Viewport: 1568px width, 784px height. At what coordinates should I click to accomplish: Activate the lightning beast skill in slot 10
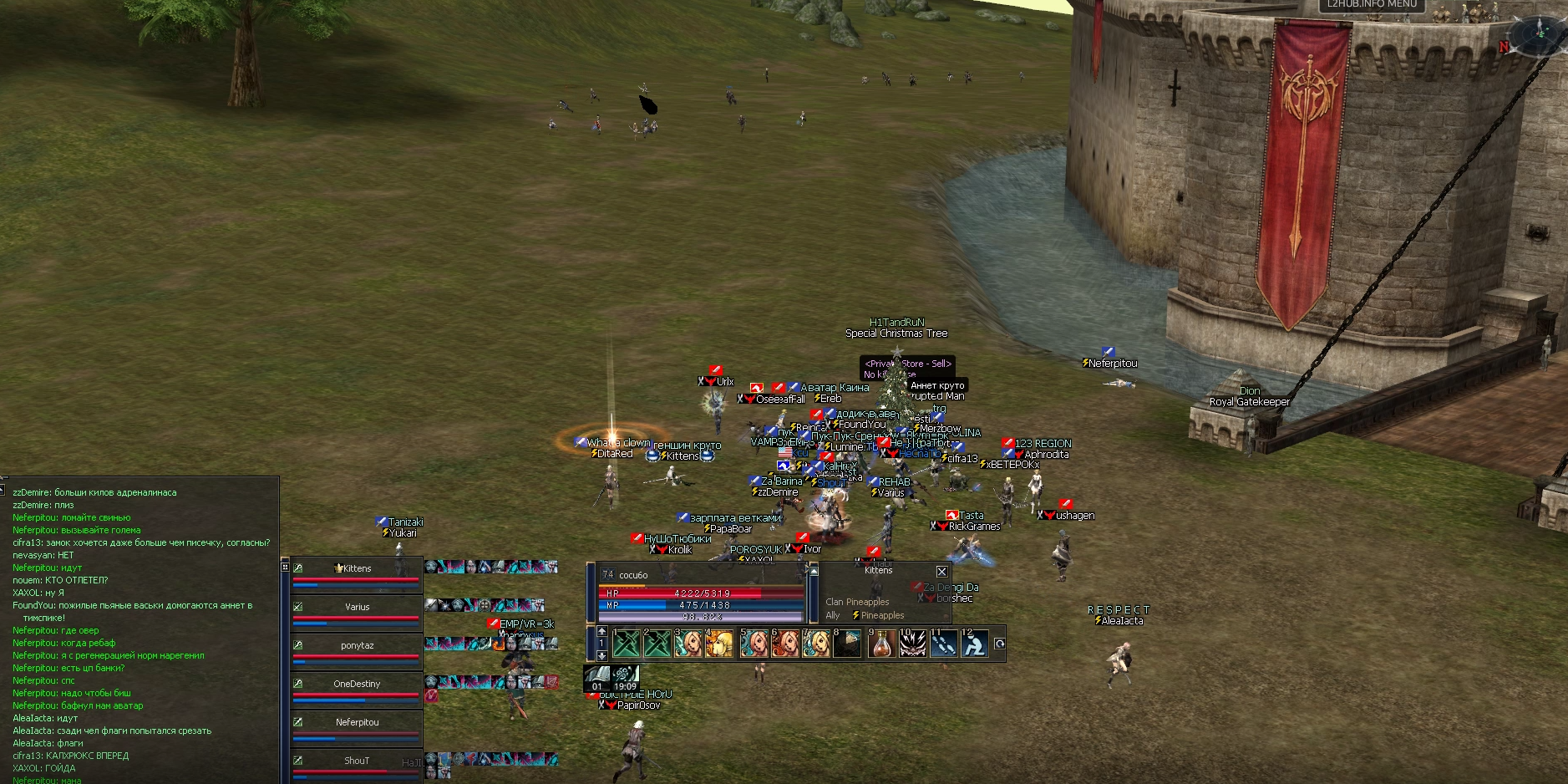click(x=912, y=644)
